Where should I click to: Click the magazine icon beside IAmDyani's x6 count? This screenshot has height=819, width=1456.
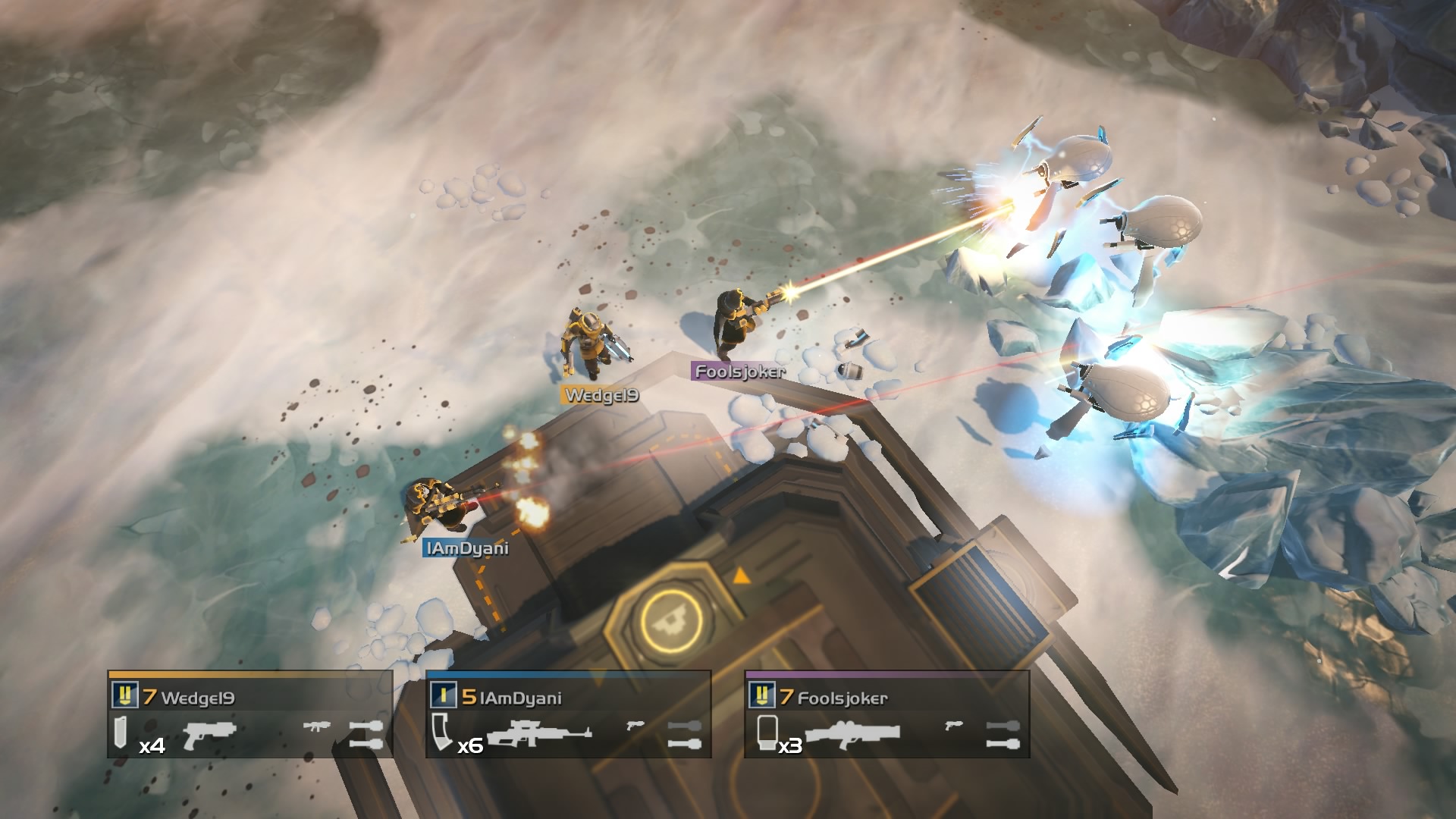[440, 733]
